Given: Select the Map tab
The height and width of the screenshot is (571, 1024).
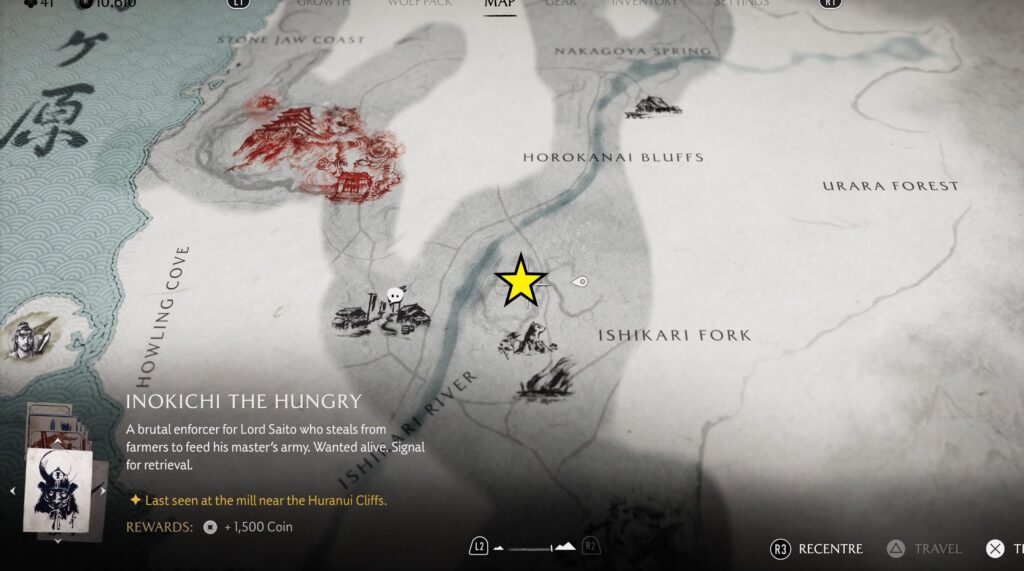Looking at the screenshot, I should click(499, 4).
